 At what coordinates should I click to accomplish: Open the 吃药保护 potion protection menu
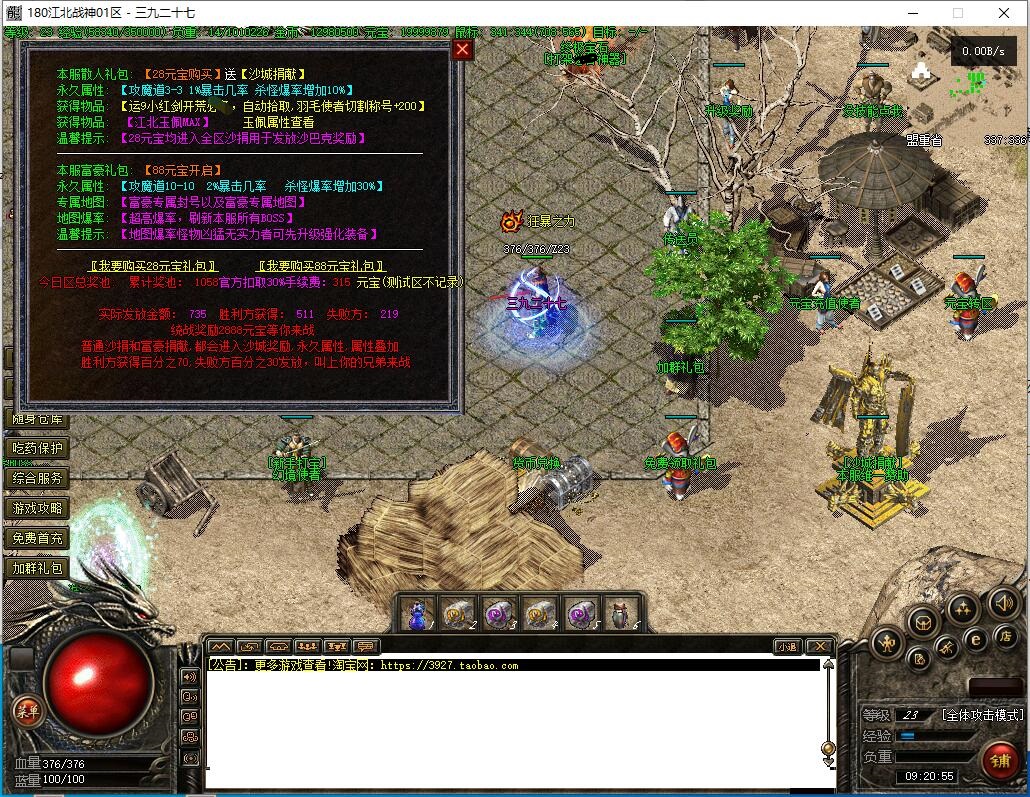click(x=37, y=449)
